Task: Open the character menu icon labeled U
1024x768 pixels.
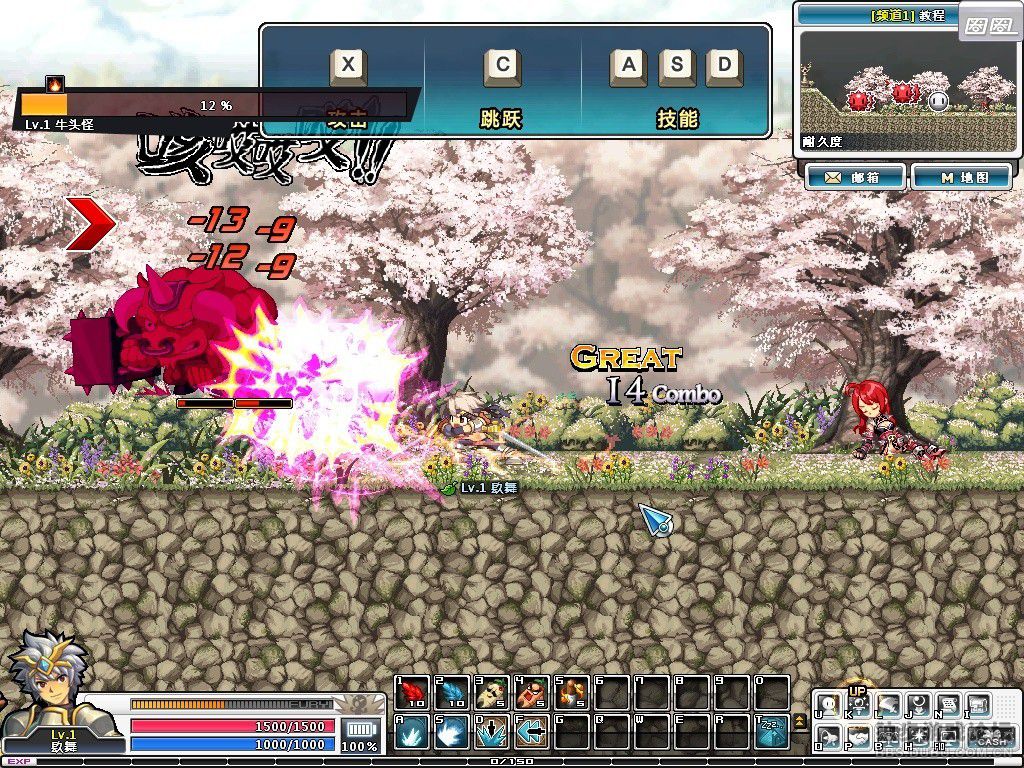Action: (829, 705)
